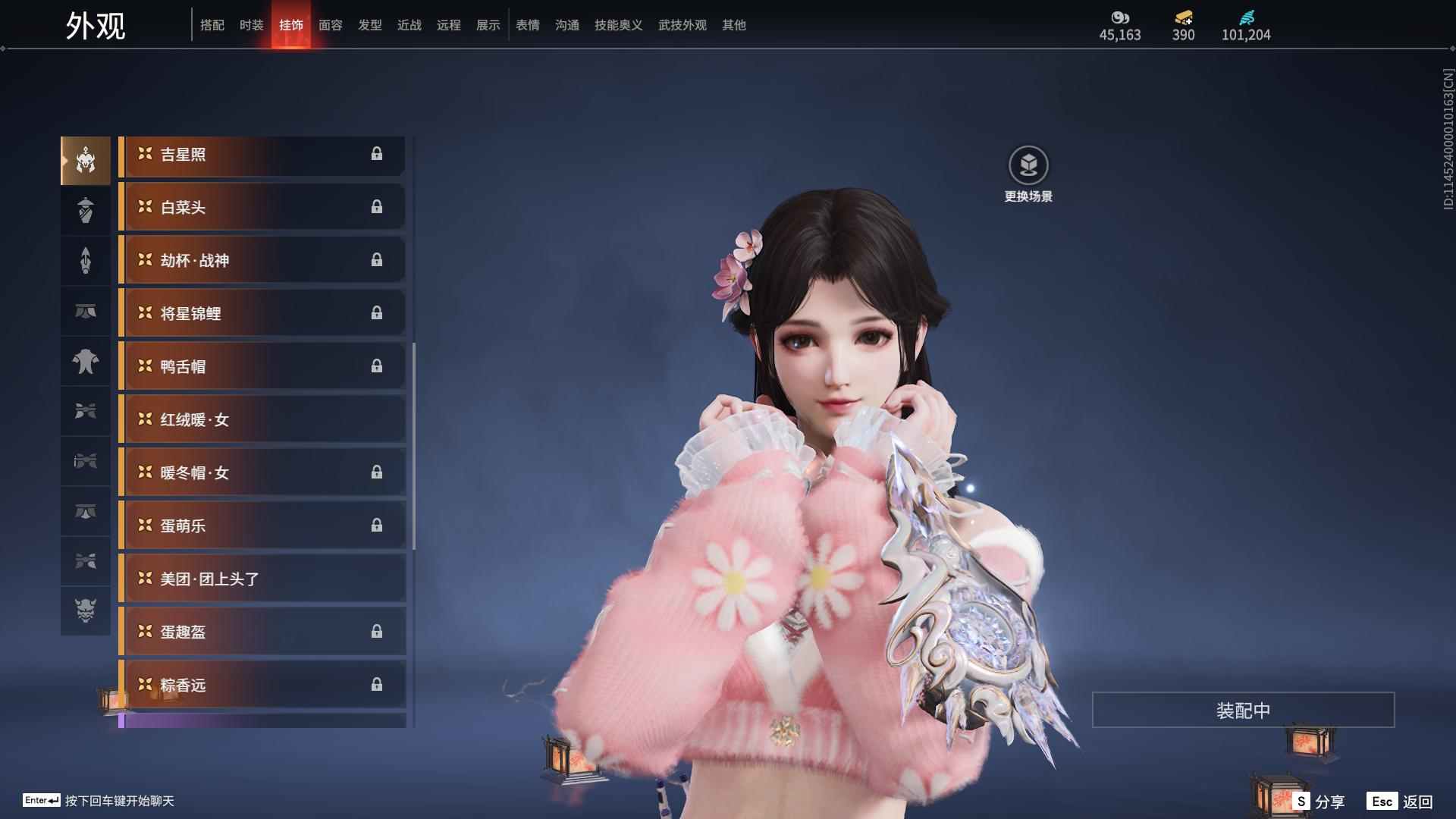This screenshot has height=819, width=1456.
Task: Select the head accessory category icon
Action: click(x=85, y=159)
